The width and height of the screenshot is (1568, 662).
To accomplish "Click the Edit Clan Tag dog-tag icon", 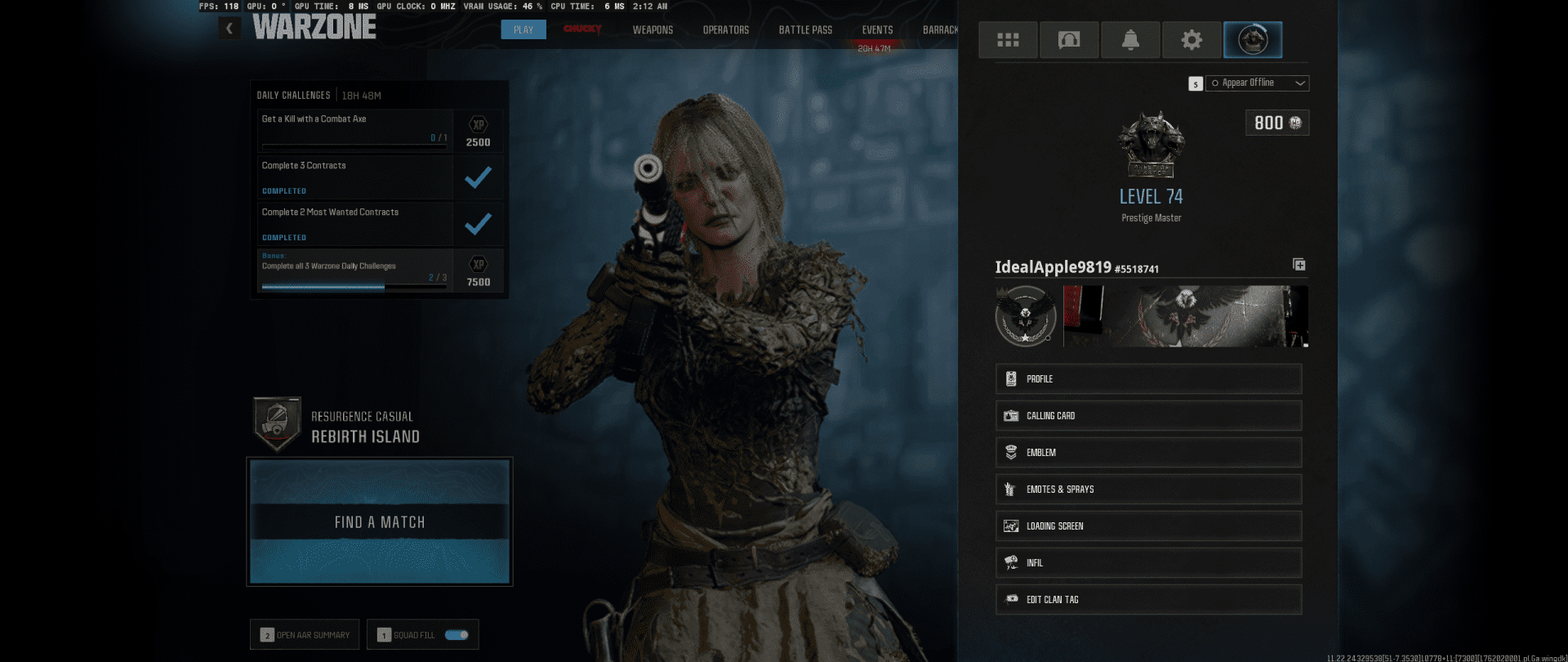I will coord(1010,599).
